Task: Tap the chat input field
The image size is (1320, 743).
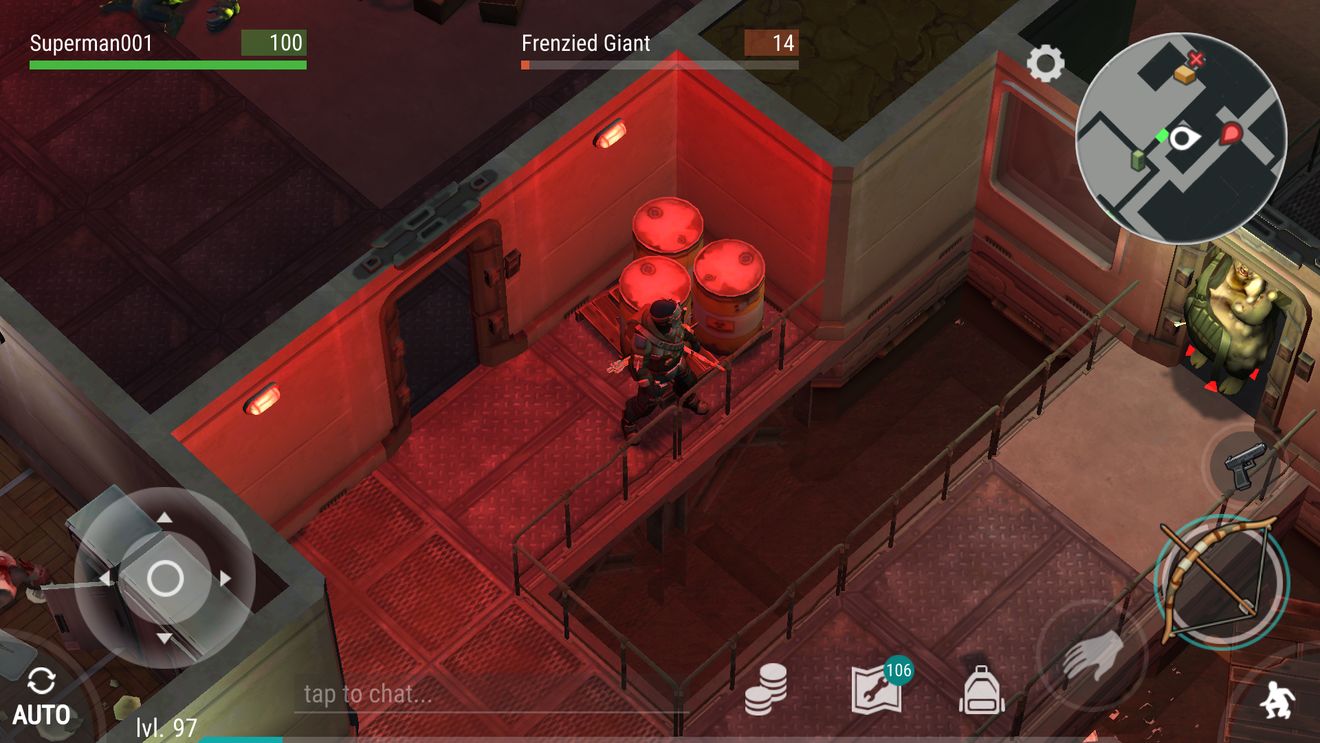Action: (490, 694)
